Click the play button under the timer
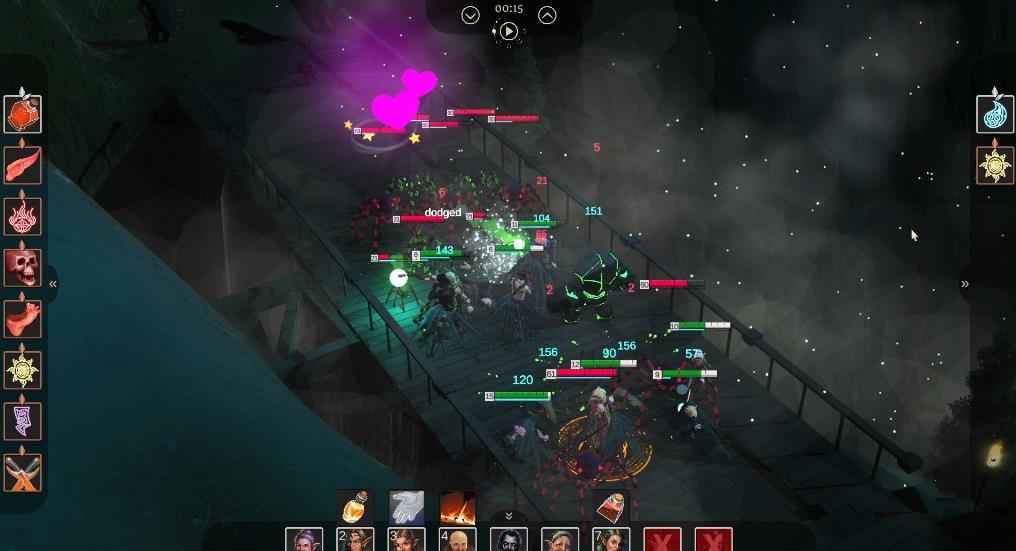Screen dimensions: 1016x551 pyautogui.click(x=508, y=31)
